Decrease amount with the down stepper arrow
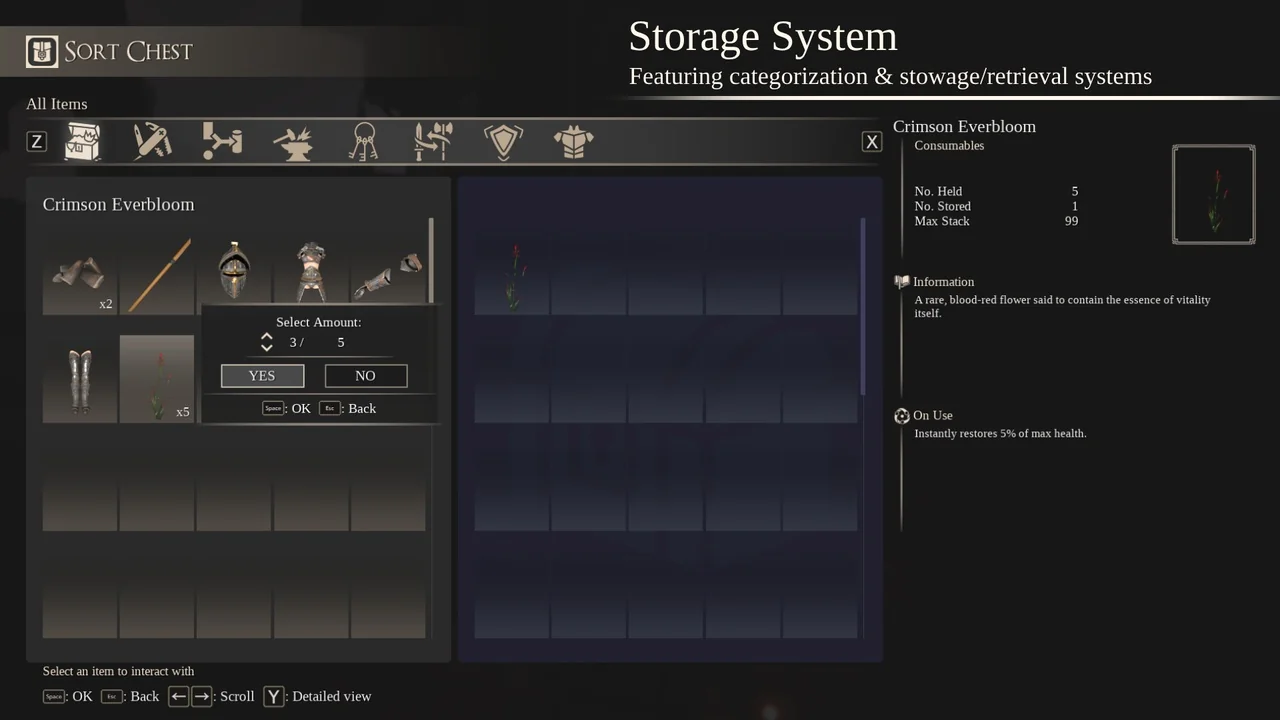This screenshot has width=1280, height=720. pos(267,347)
